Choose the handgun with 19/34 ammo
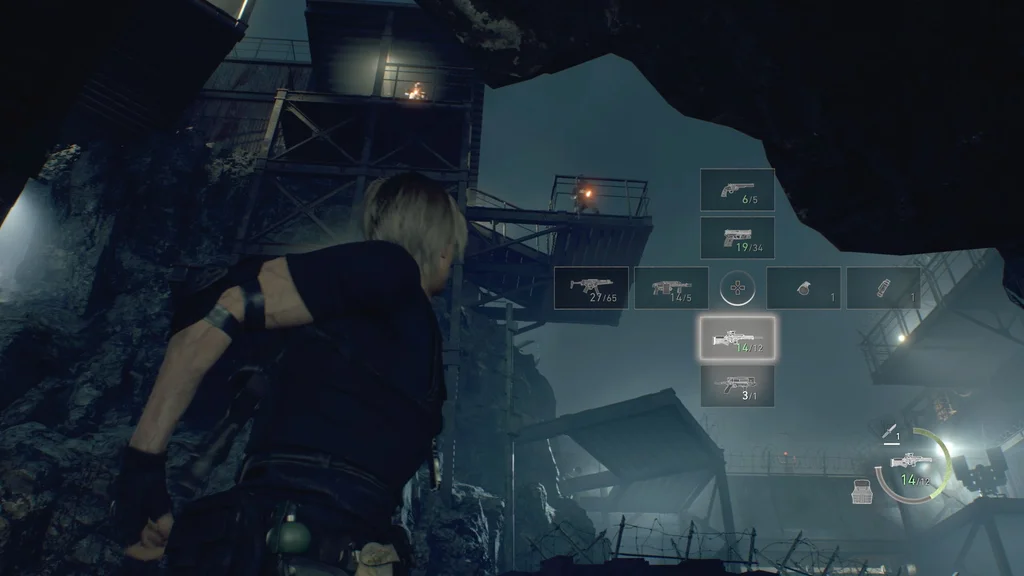Screen dimensions: 1024x576 click(737, 238)
